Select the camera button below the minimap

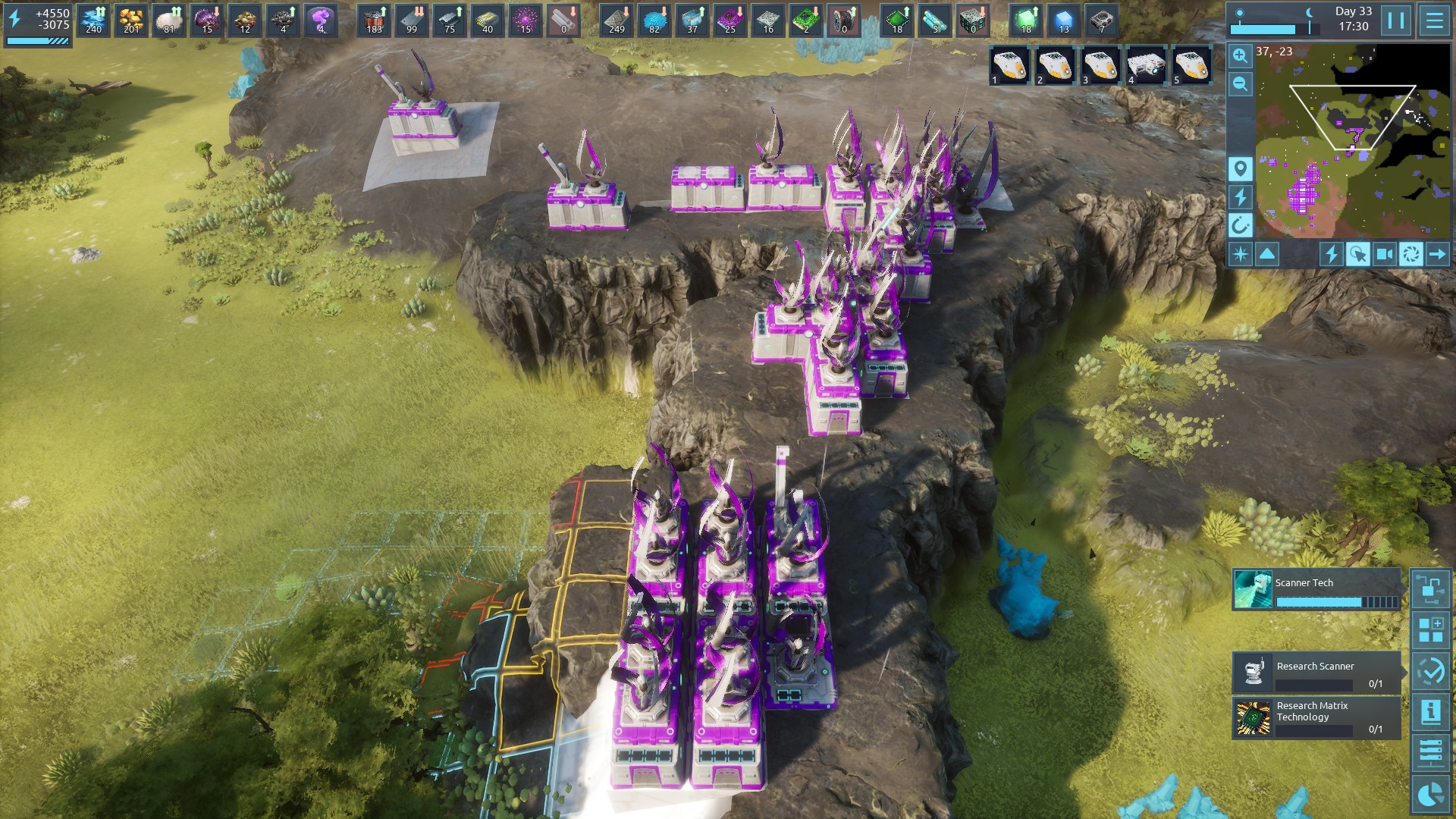click(1384, 254)
